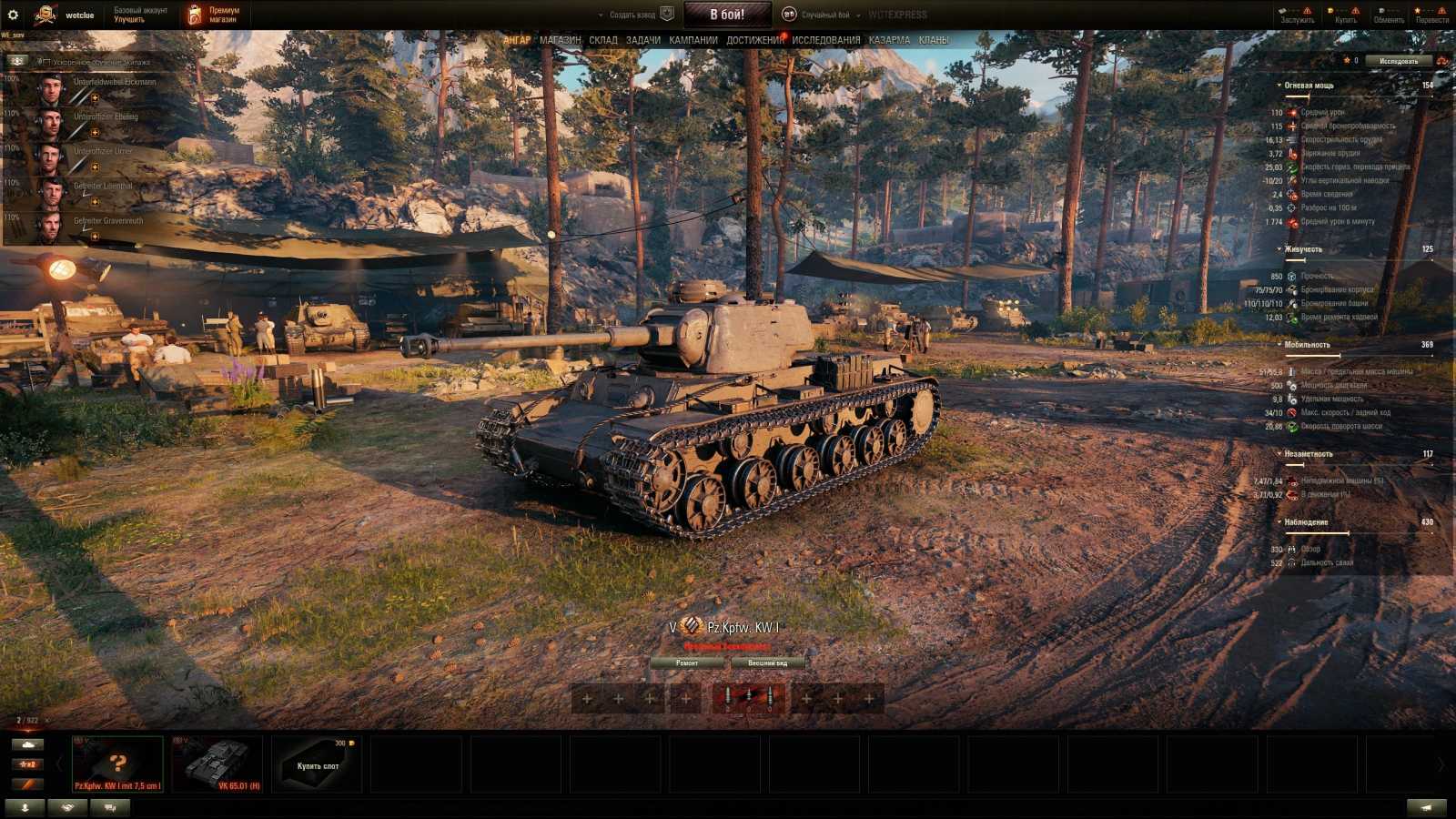This screenshot has width=1456, height=819.
Task: Click the free experience star icon above Перевести
Action: 1418,10
